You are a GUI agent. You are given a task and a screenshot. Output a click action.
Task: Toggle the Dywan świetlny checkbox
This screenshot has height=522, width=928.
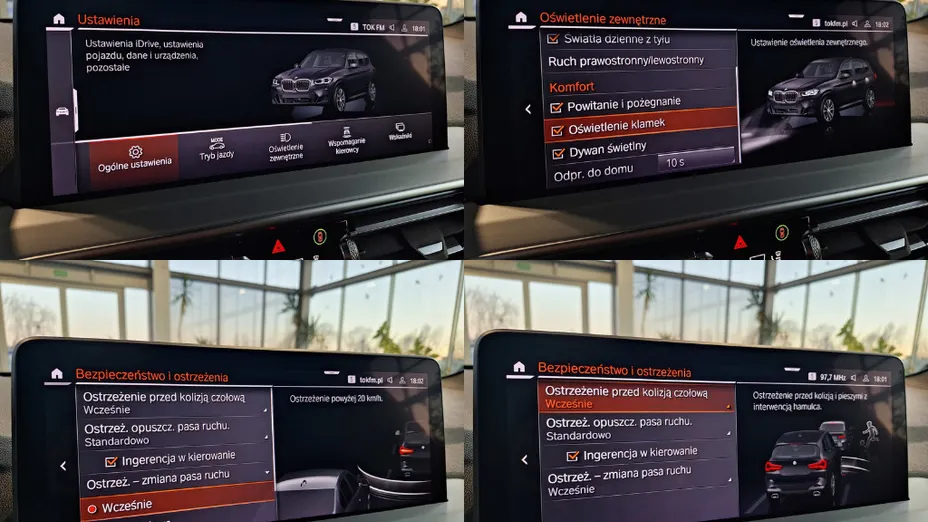pyautogui.click(x=558, y=153)
